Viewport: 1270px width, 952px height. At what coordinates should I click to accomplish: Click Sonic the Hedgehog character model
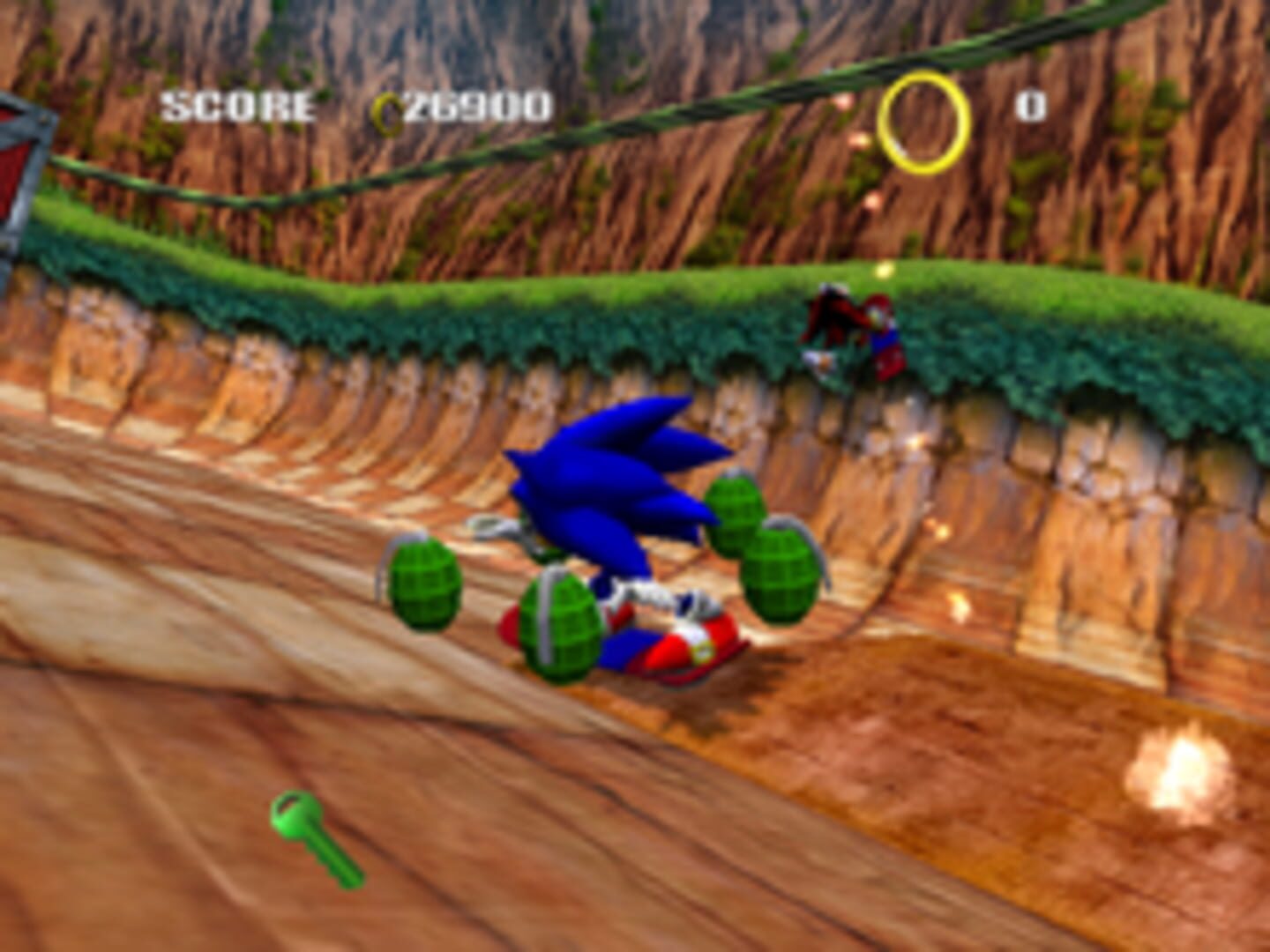[617, 494]
